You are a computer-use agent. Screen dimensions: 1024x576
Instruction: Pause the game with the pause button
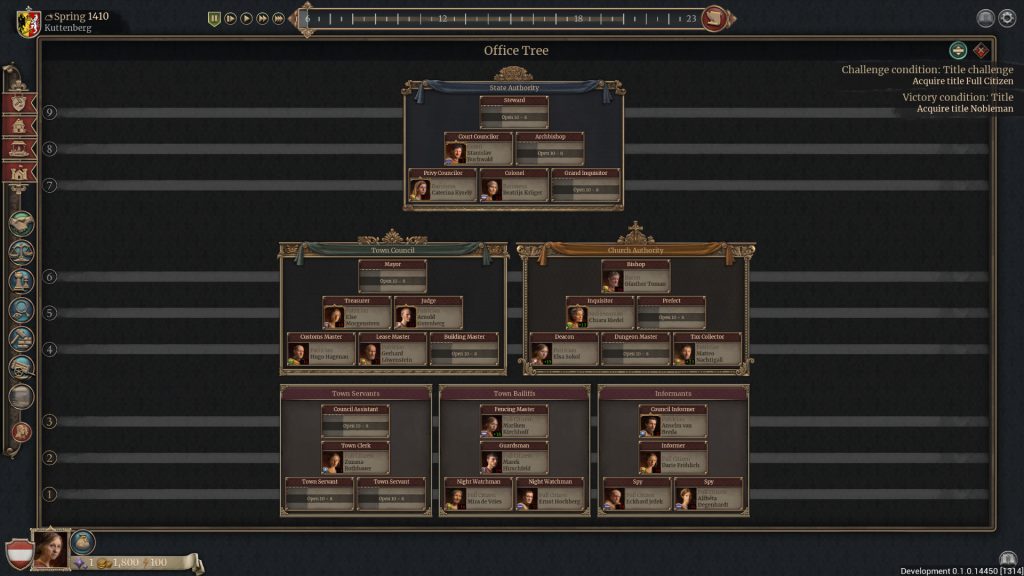click(214, 18)
